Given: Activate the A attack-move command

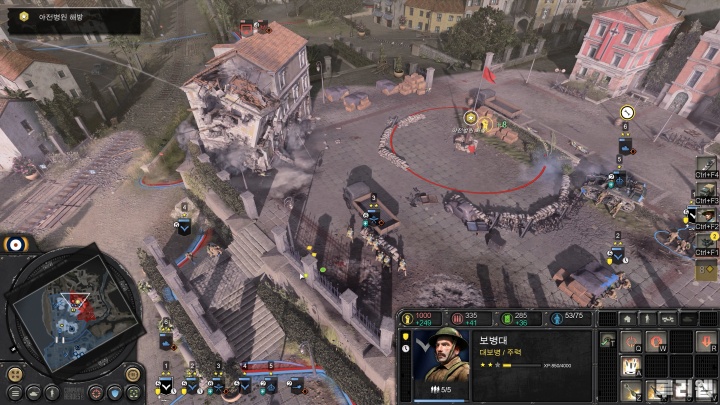Looking at the screenshot, I should (632, 365).
